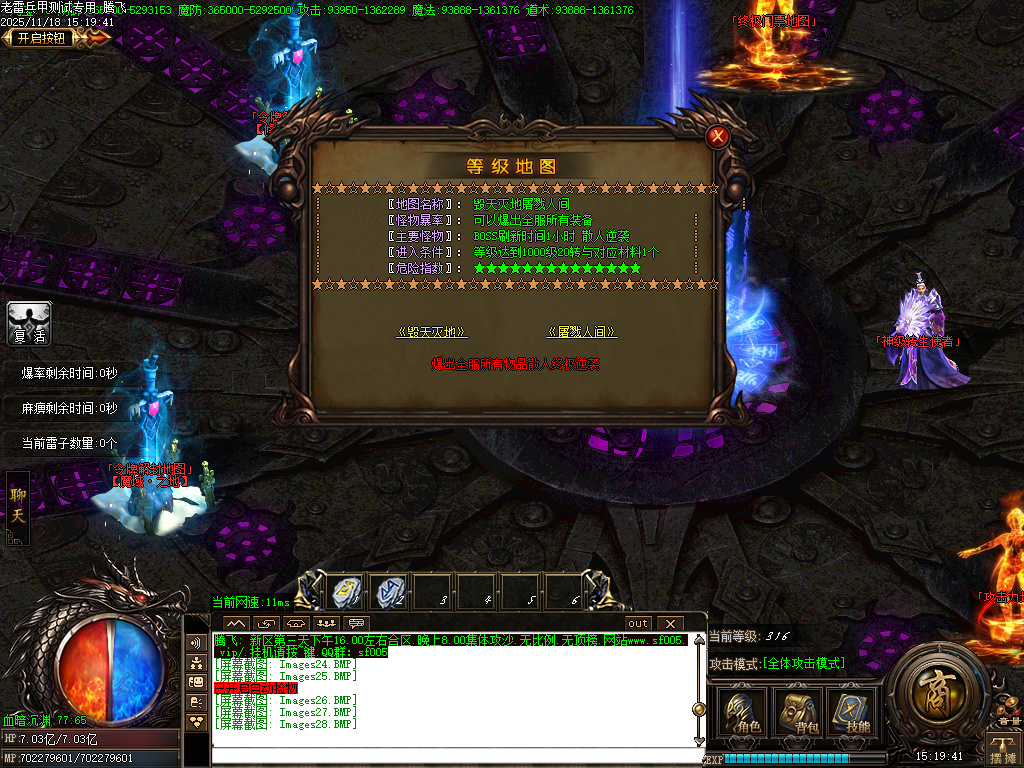Viewport: 1024px width, 768px height.
Task: Open the 背包 backpack
Action: click(797, 712)
